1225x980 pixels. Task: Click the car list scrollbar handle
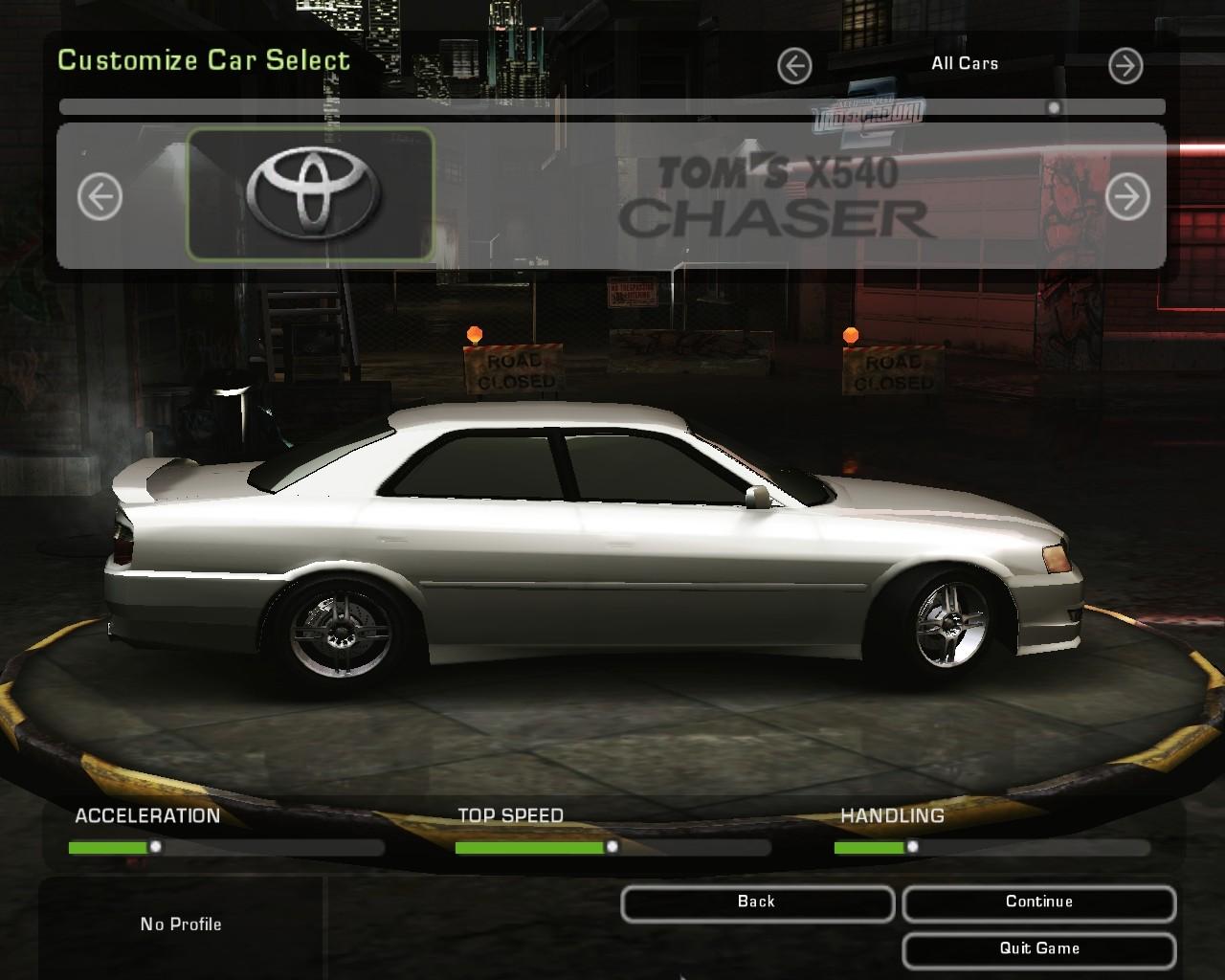[x=1054, y=108]
